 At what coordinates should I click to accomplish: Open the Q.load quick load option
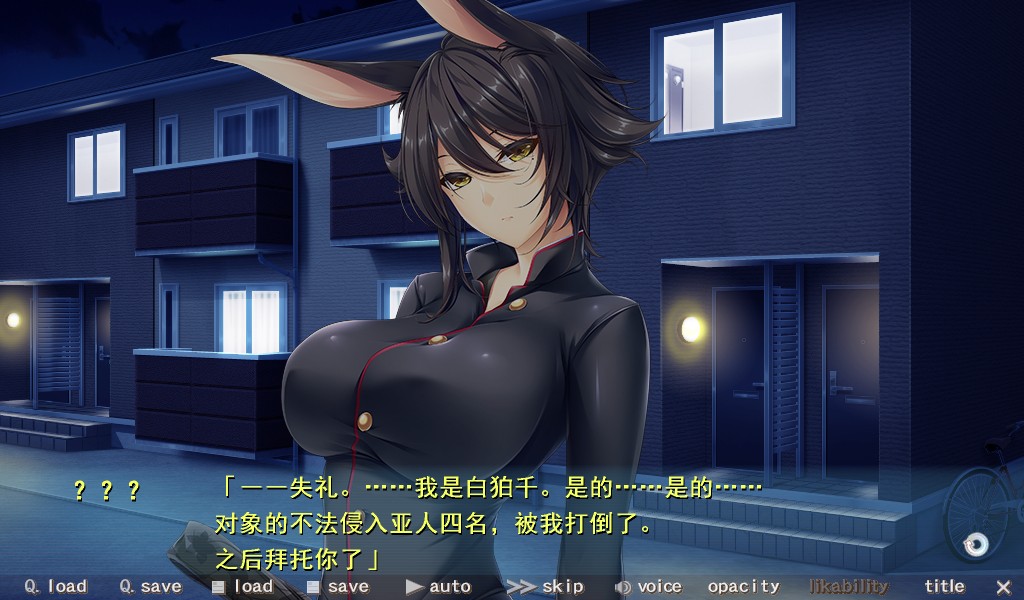(x=56, y=587)
